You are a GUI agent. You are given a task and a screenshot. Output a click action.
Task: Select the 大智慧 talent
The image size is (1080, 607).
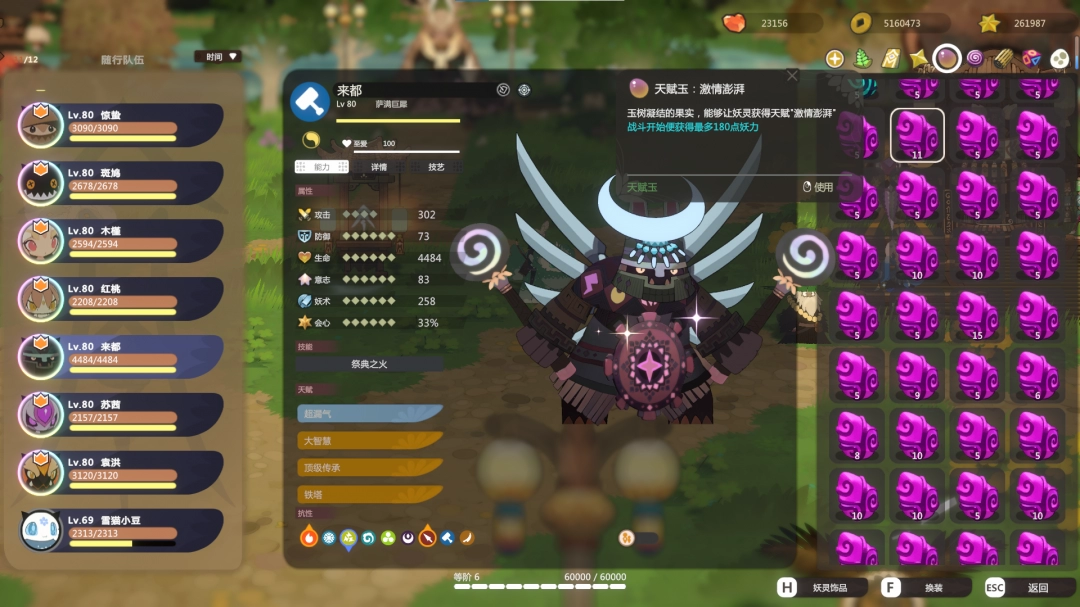(x=370, y=440)
